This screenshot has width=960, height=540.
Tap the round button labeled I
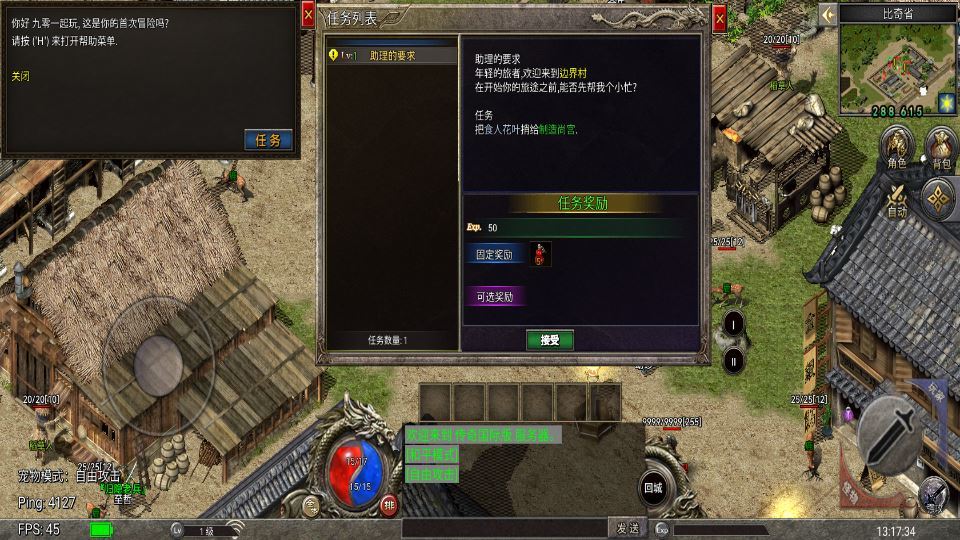click(x=733, y=323)
